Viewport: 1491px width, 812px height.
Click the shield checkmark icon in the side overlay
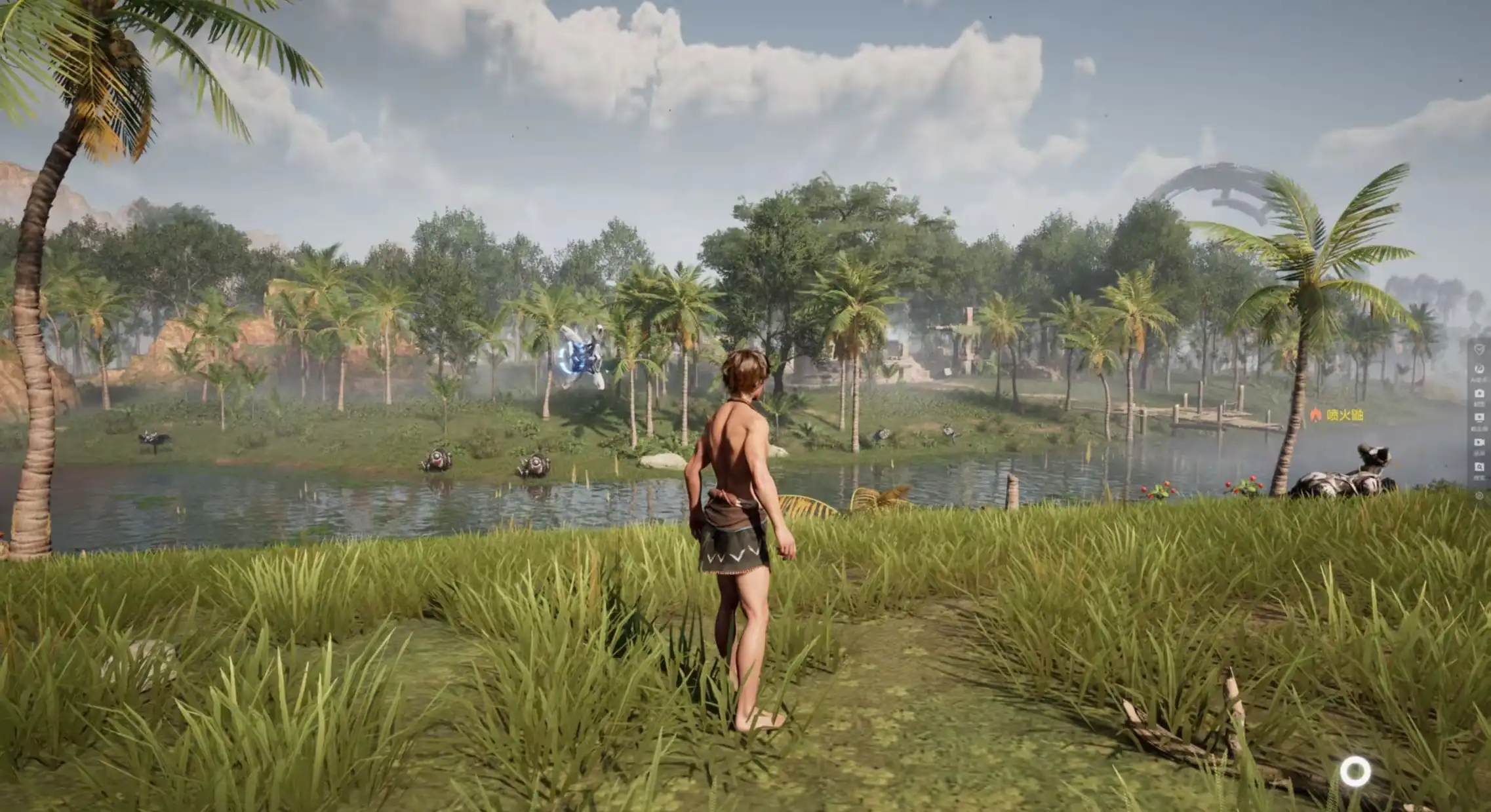[1479, 350]
